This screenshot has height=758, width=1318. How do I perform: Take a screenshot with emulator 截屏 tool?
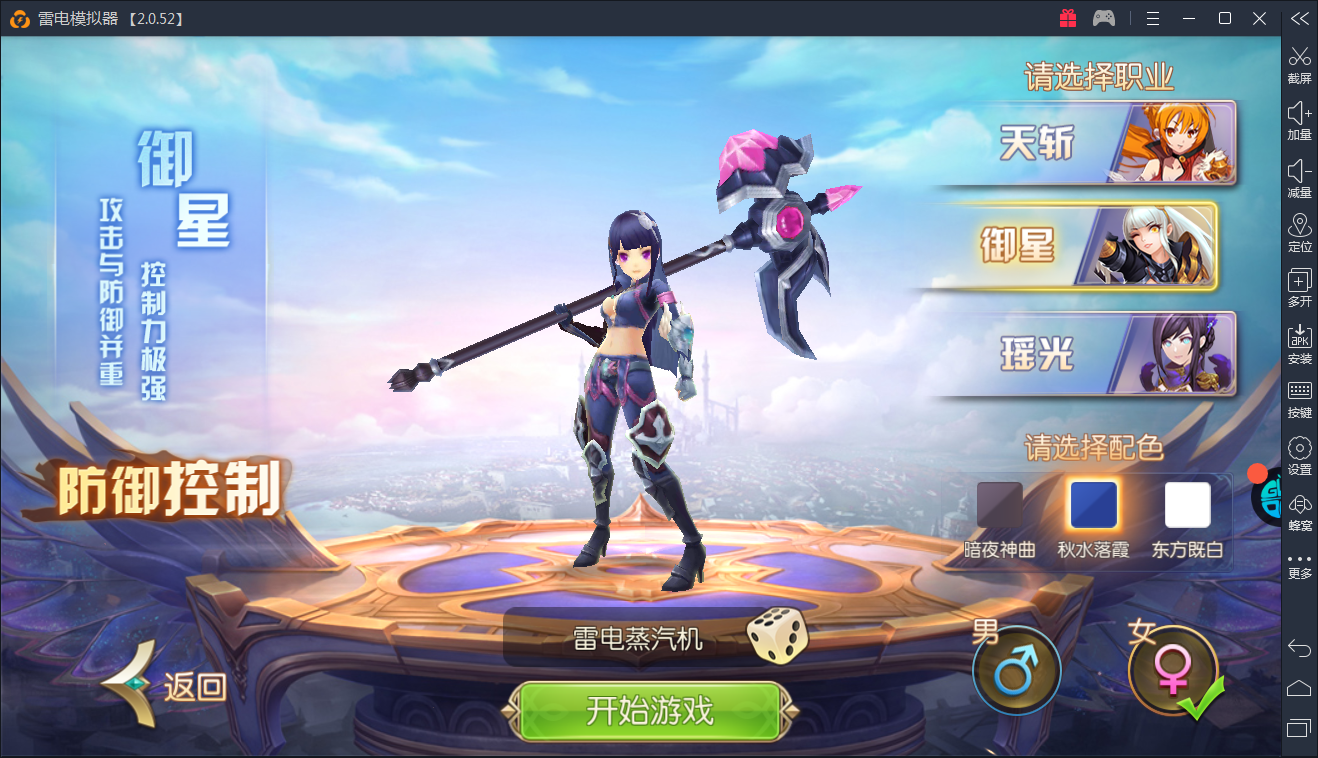point(1299,64)
